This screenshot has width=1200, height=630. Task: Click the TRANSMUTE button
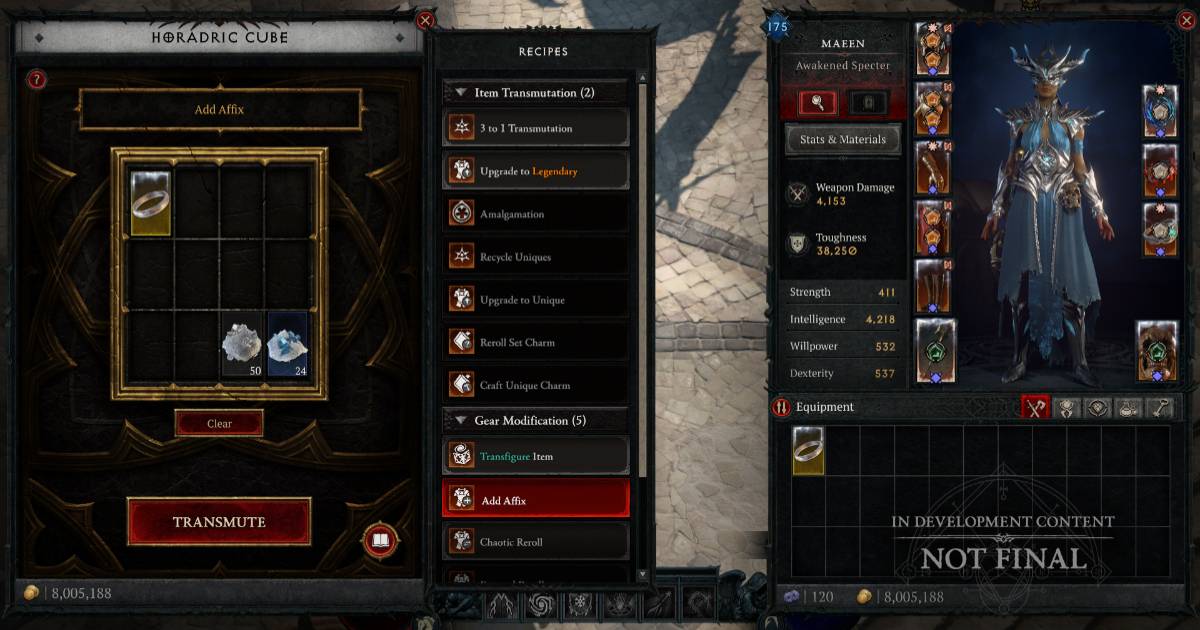click(x=219, y=522)
